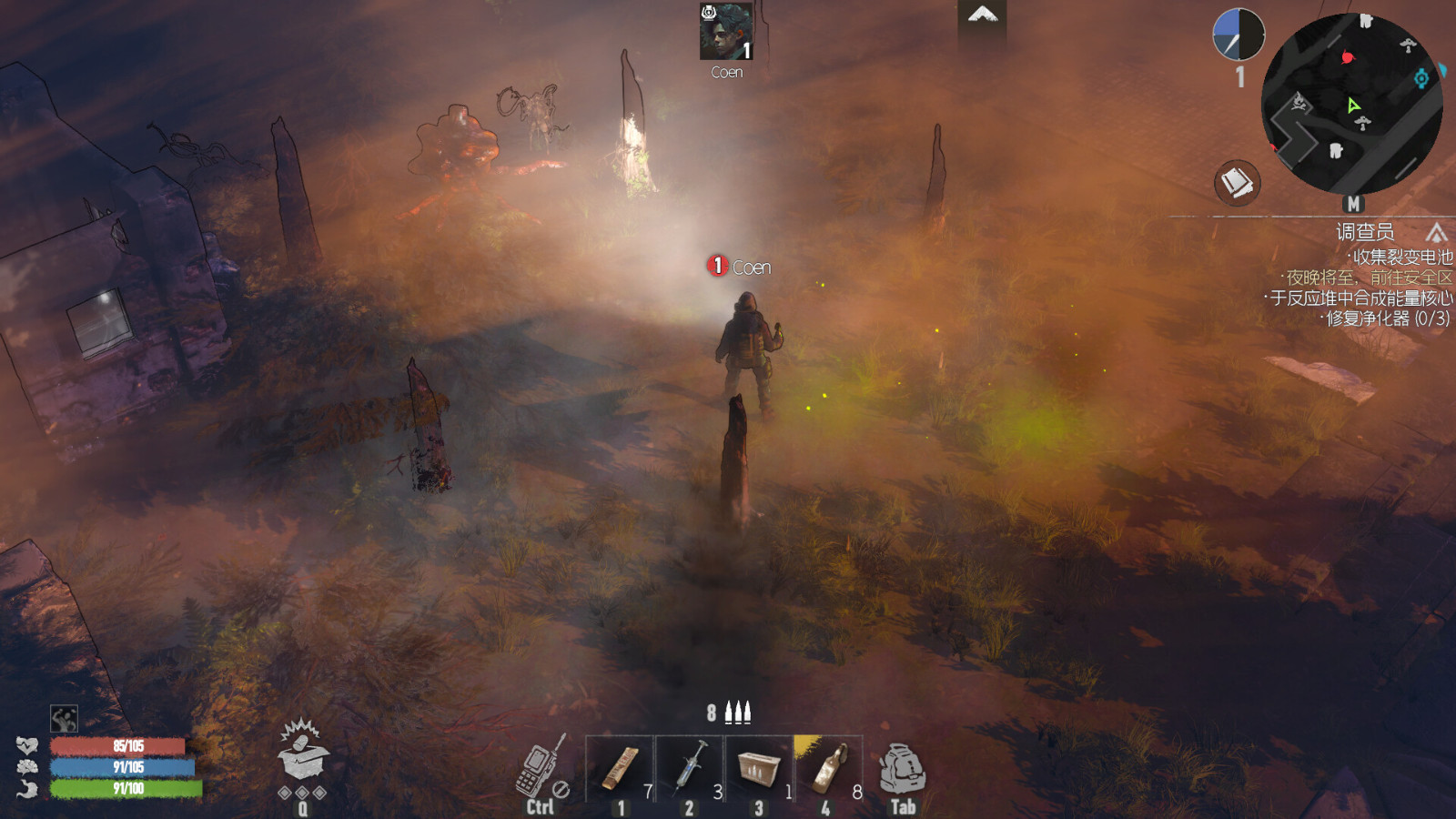The height and width of the screenshot is (819, 1456).
Task: Select the red enemy marker on minimap
Action: tap(1348, 57)
